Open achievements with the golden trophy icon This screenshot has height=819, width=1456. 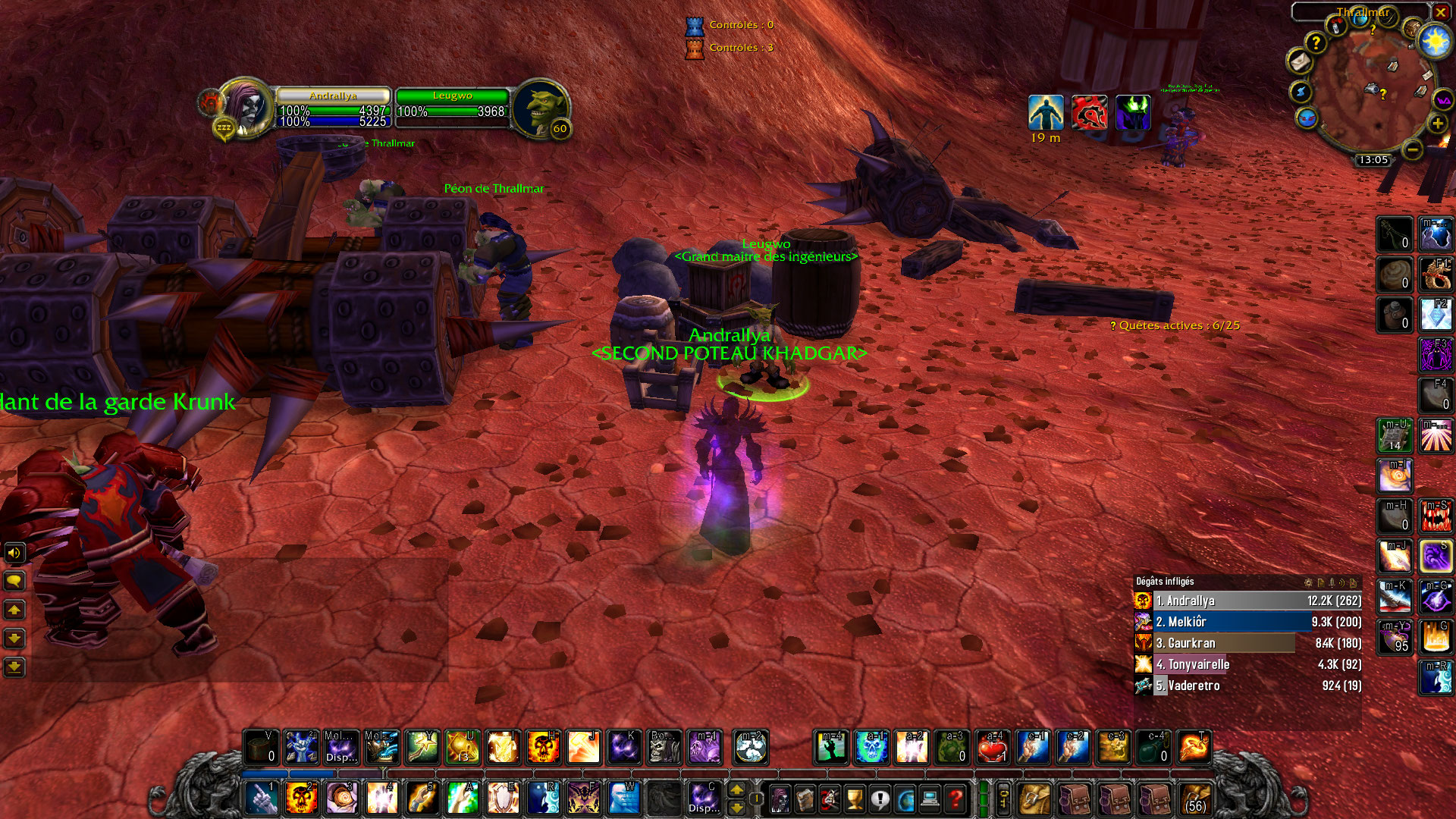pos(855,799)
